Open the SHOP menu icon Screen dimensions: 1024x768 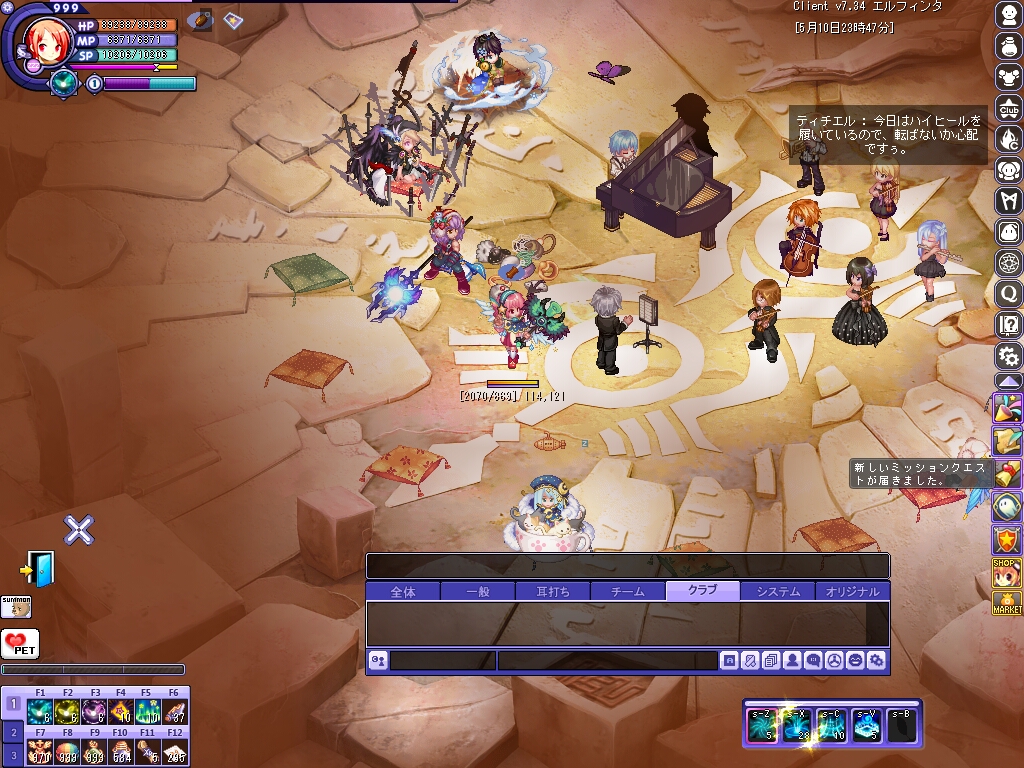point(1006,572)
